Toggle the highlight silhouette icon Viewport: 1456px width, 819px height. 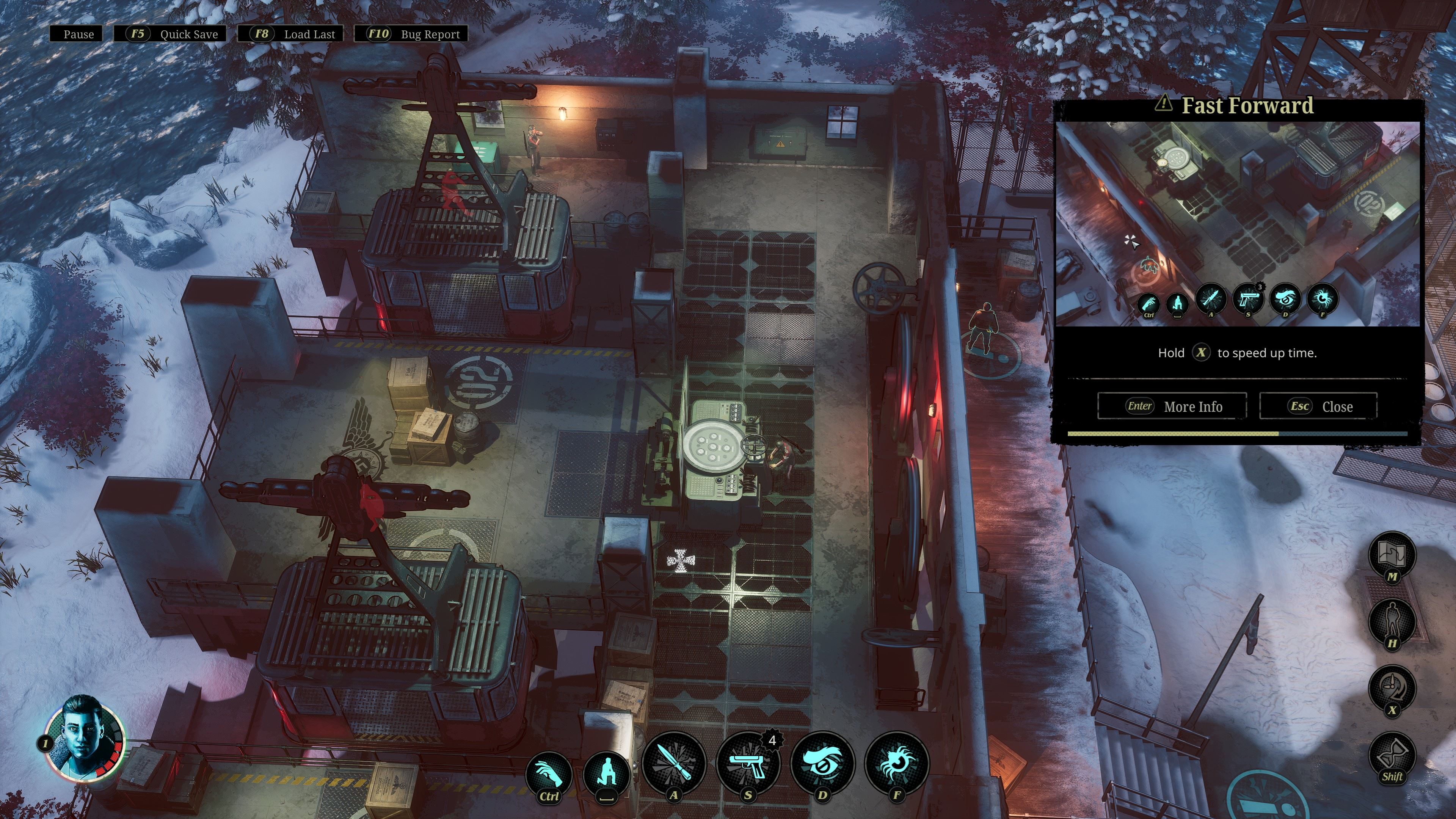[1392, 621]
